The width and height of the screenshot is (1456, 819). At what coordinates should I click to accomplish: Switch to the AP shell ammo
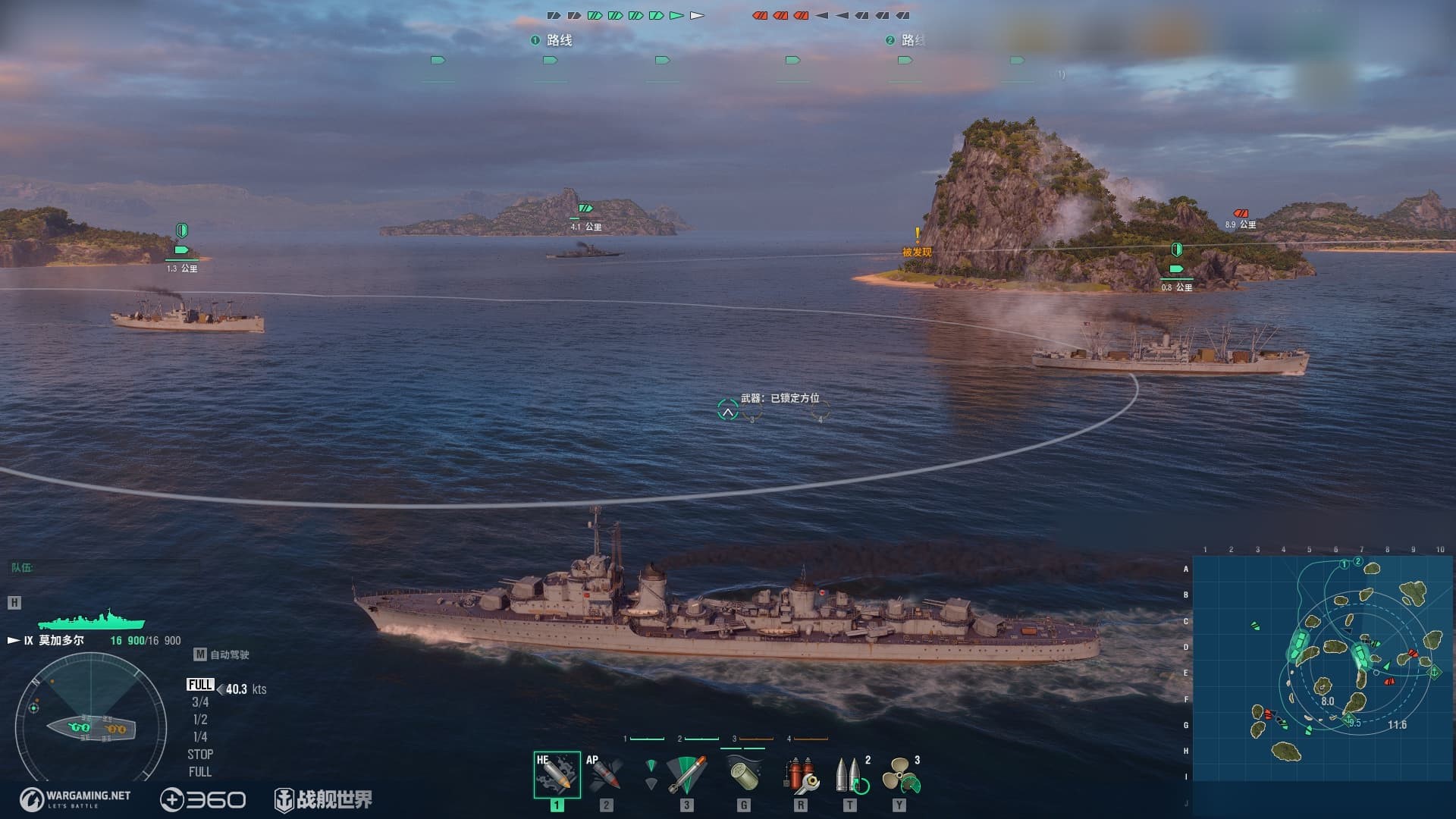[x=605, y=774]
